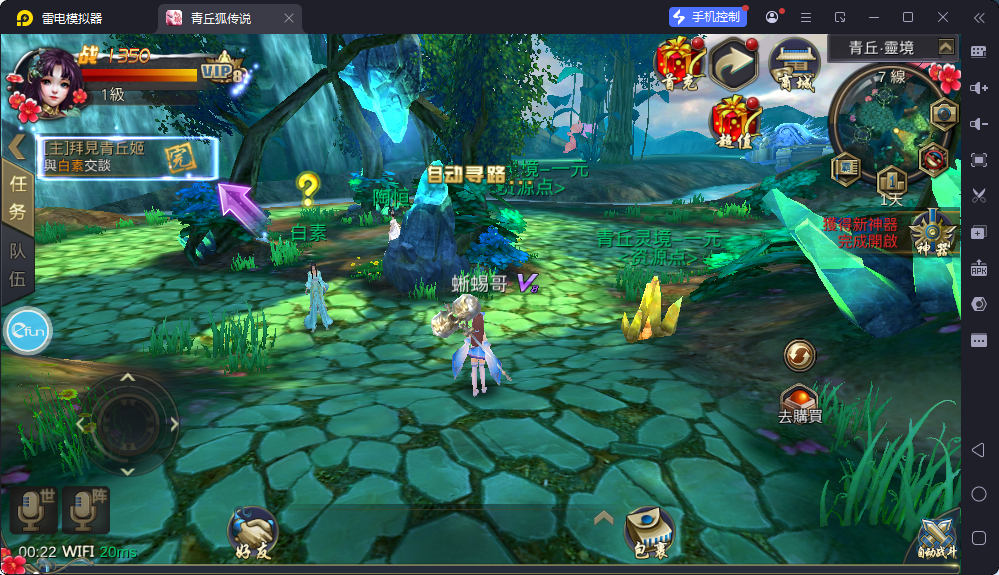Viewport: 999px width, 575px height.
Task: Switch to the 任务 quest tab
Action: pyautogui.click(x=17, y=196)
